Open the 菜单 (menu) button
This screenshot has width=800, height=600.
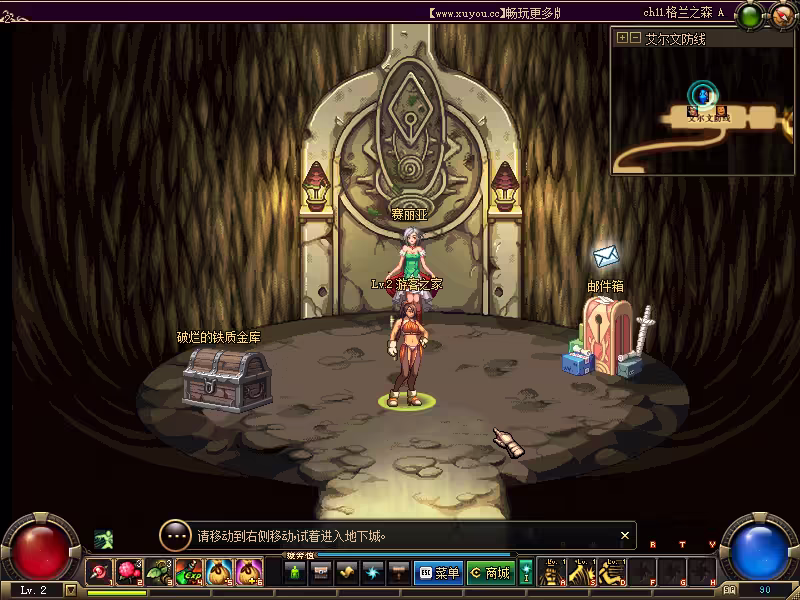click(438, 573)
